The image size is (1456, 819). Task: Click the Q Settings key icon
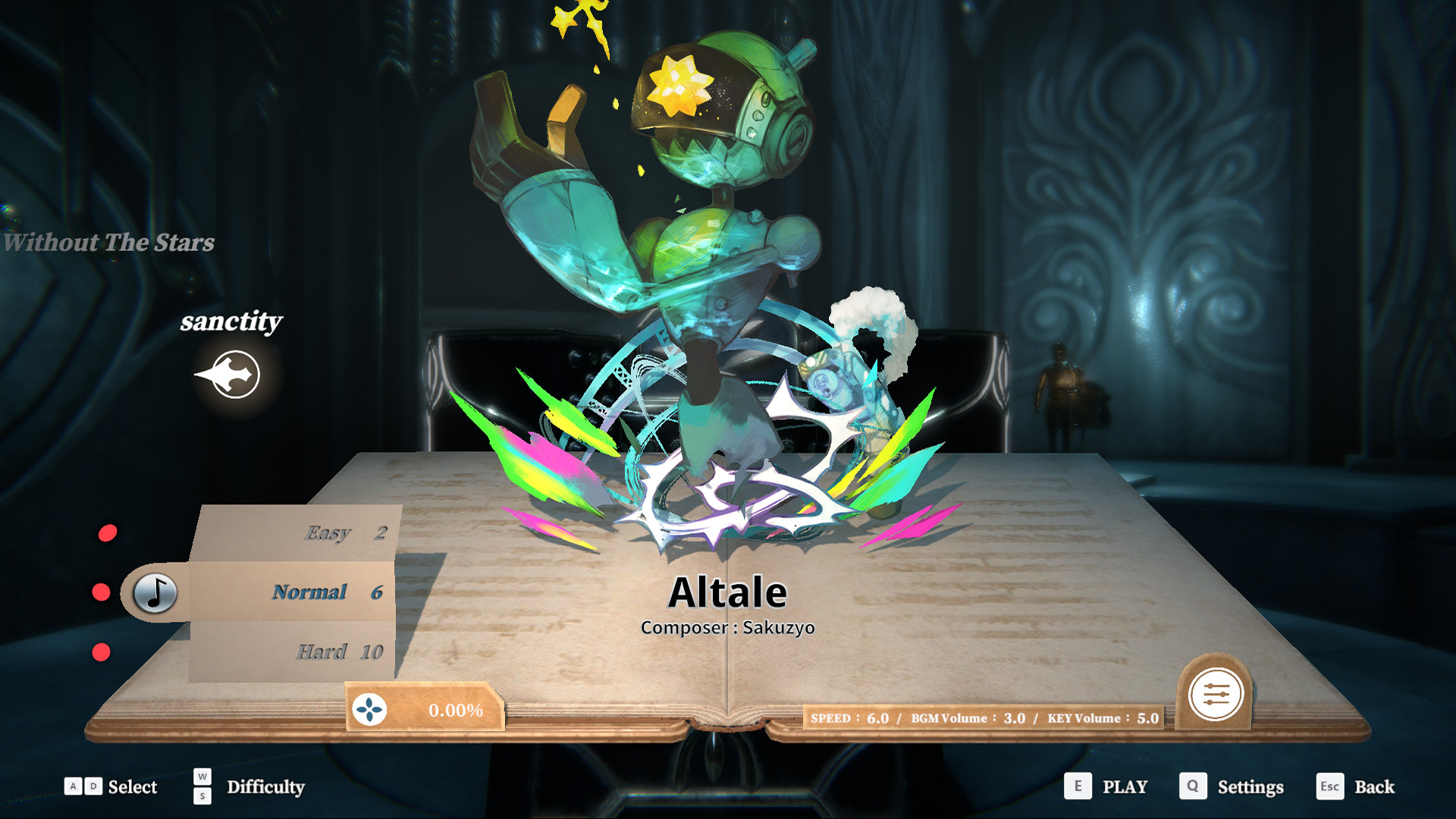click(x=1193, y=786)
